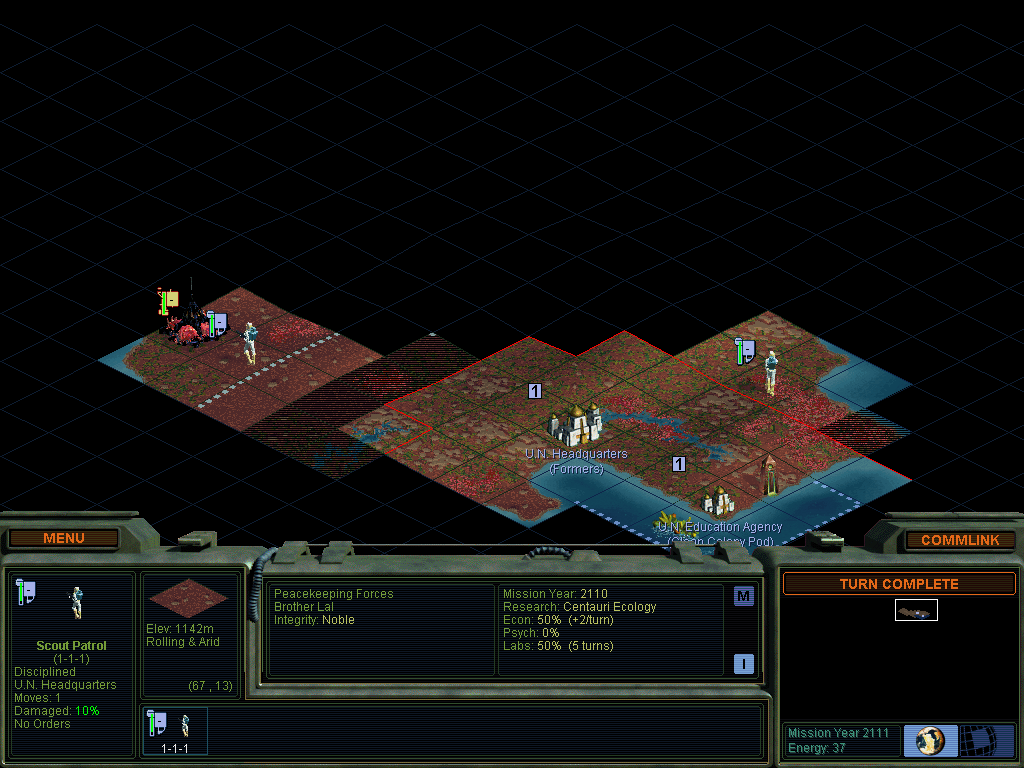Click the M button in the info panel
Image resolution: width=1024 pixels, height=768 pixels.
click(743, 597)
